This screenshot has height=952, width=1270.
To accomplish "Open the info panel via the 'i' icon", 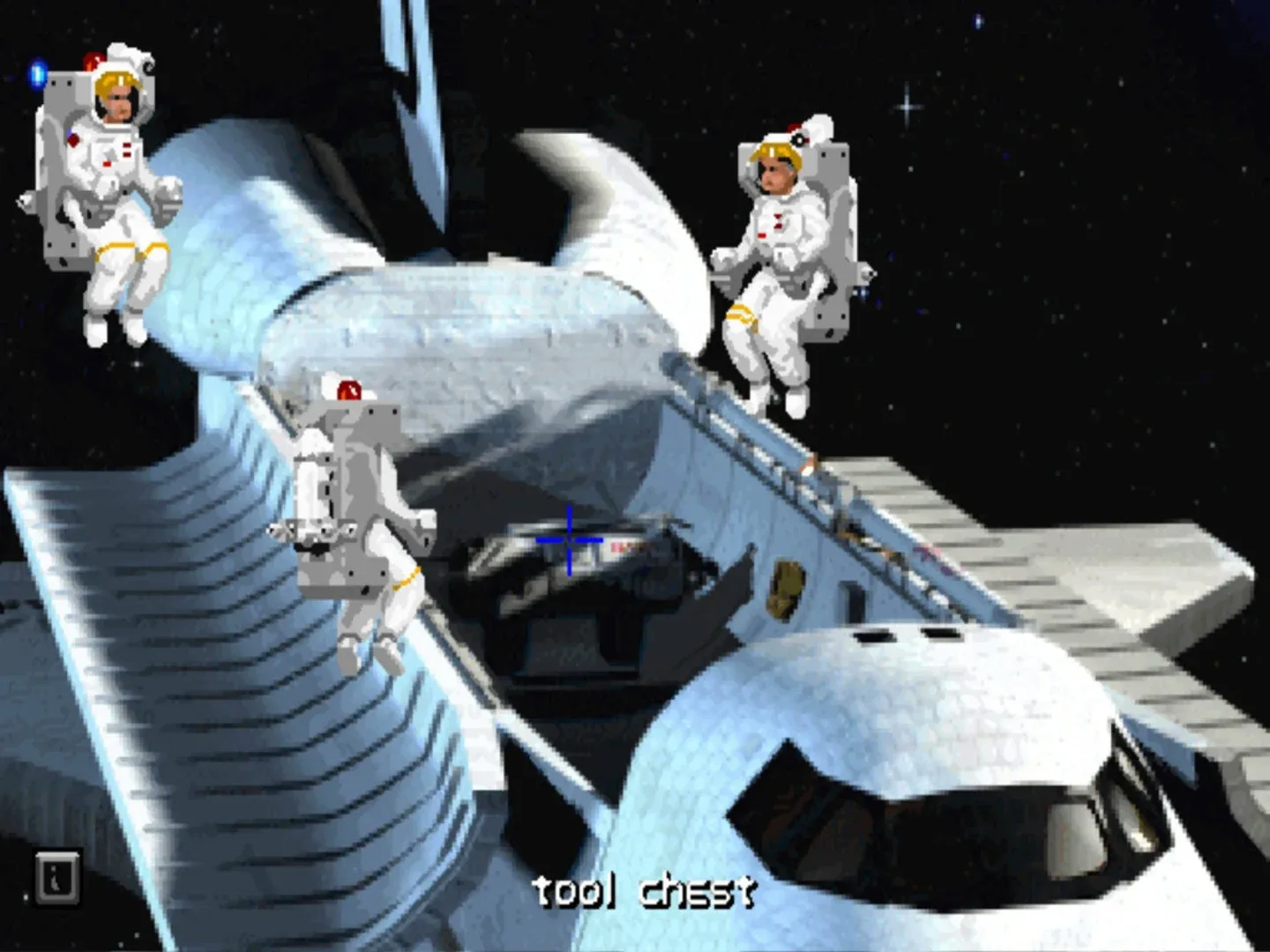I will click(58, 877).
